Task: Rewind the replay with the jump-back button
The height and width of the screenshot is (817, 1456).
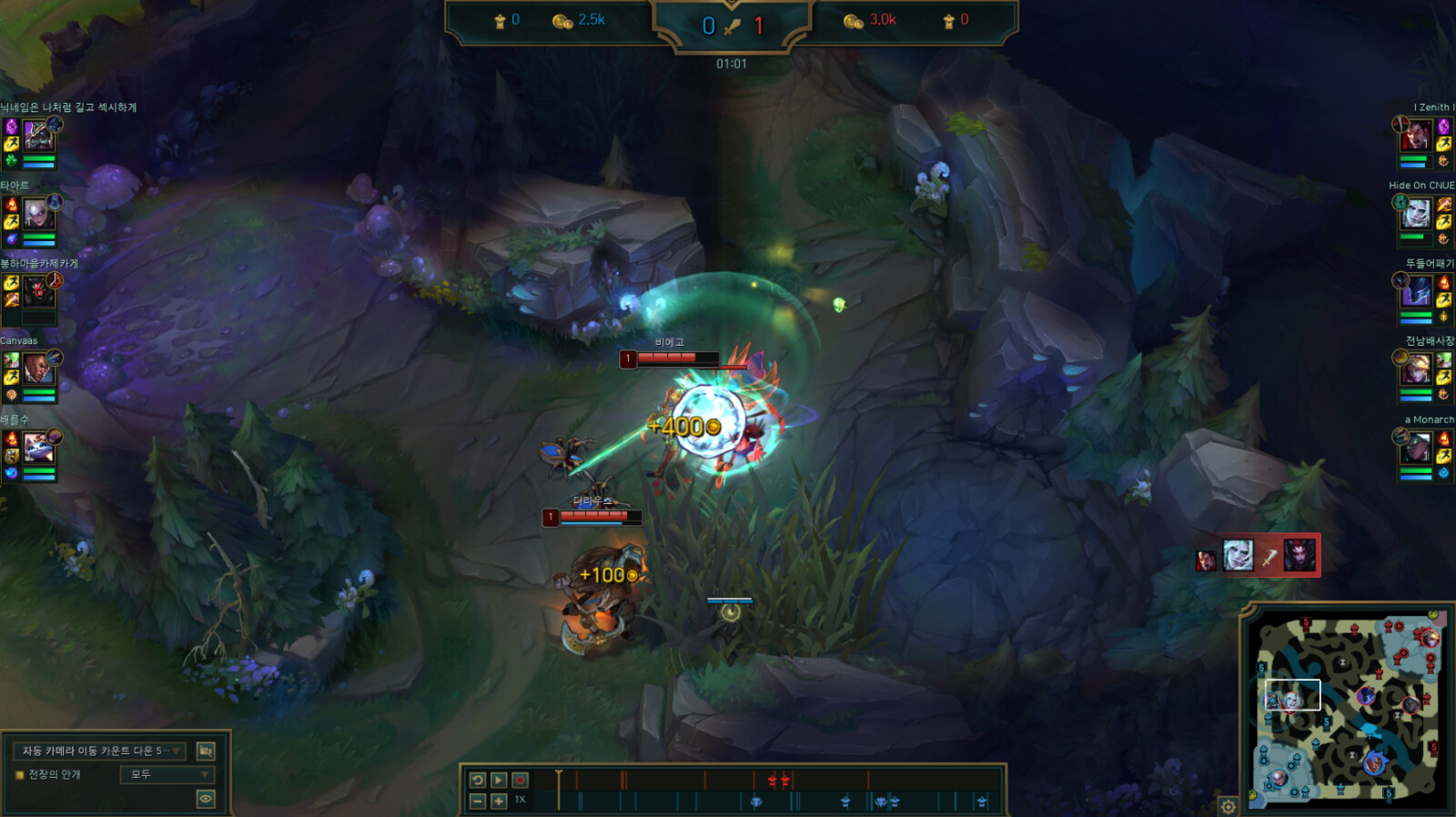Action: pos(478,780)
